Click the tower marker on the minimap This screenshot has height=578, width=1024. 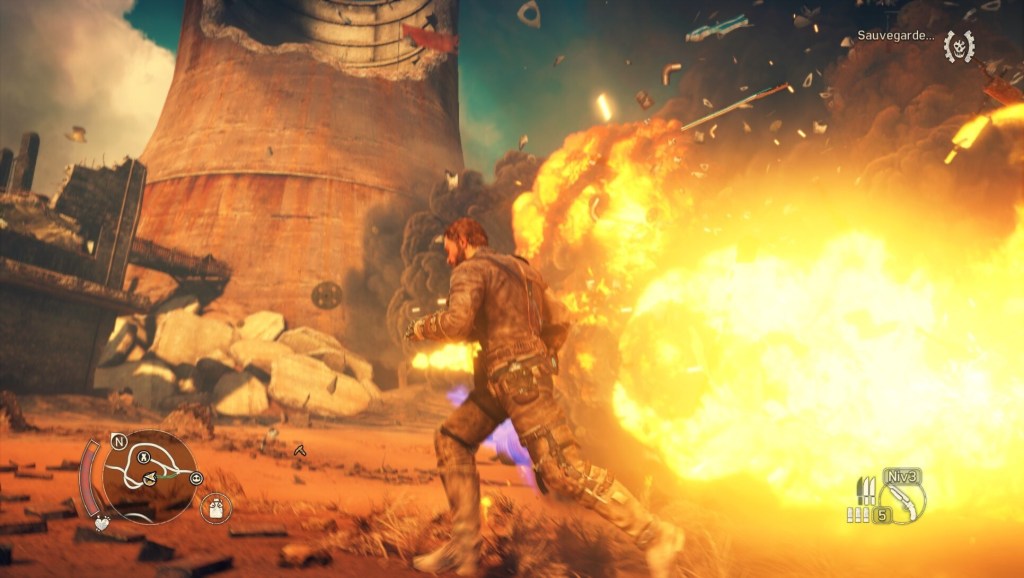click(x=143, y=457)
